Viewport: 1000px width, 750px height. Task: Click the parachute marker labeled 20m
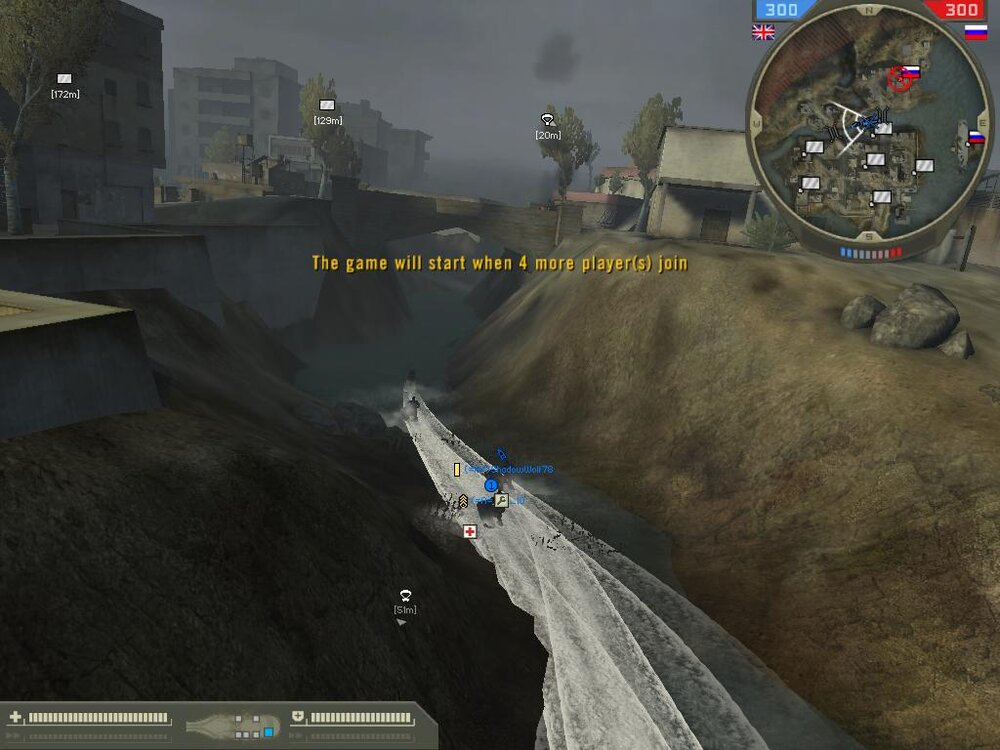547,120
